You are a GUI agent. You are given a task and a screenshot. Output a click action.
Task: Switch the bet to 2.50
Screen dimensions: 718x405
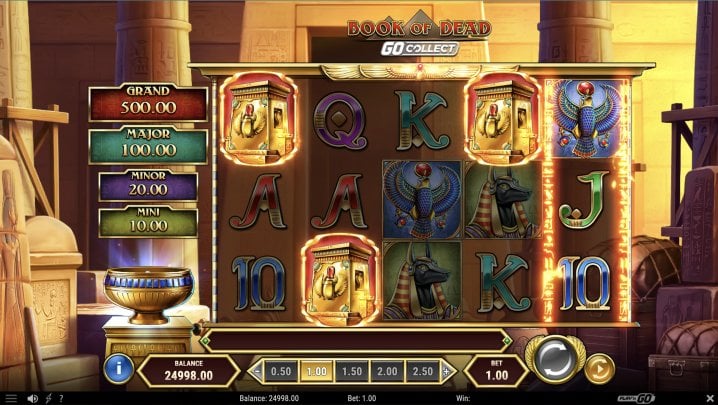pos(420,371)
